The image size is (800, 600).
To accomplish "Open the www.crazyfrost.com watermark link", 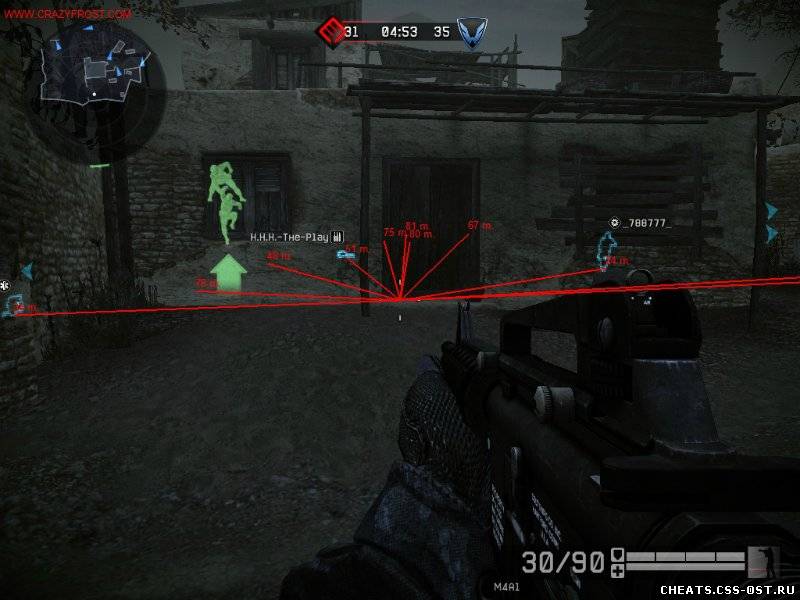I will click(x=67, y=15).
